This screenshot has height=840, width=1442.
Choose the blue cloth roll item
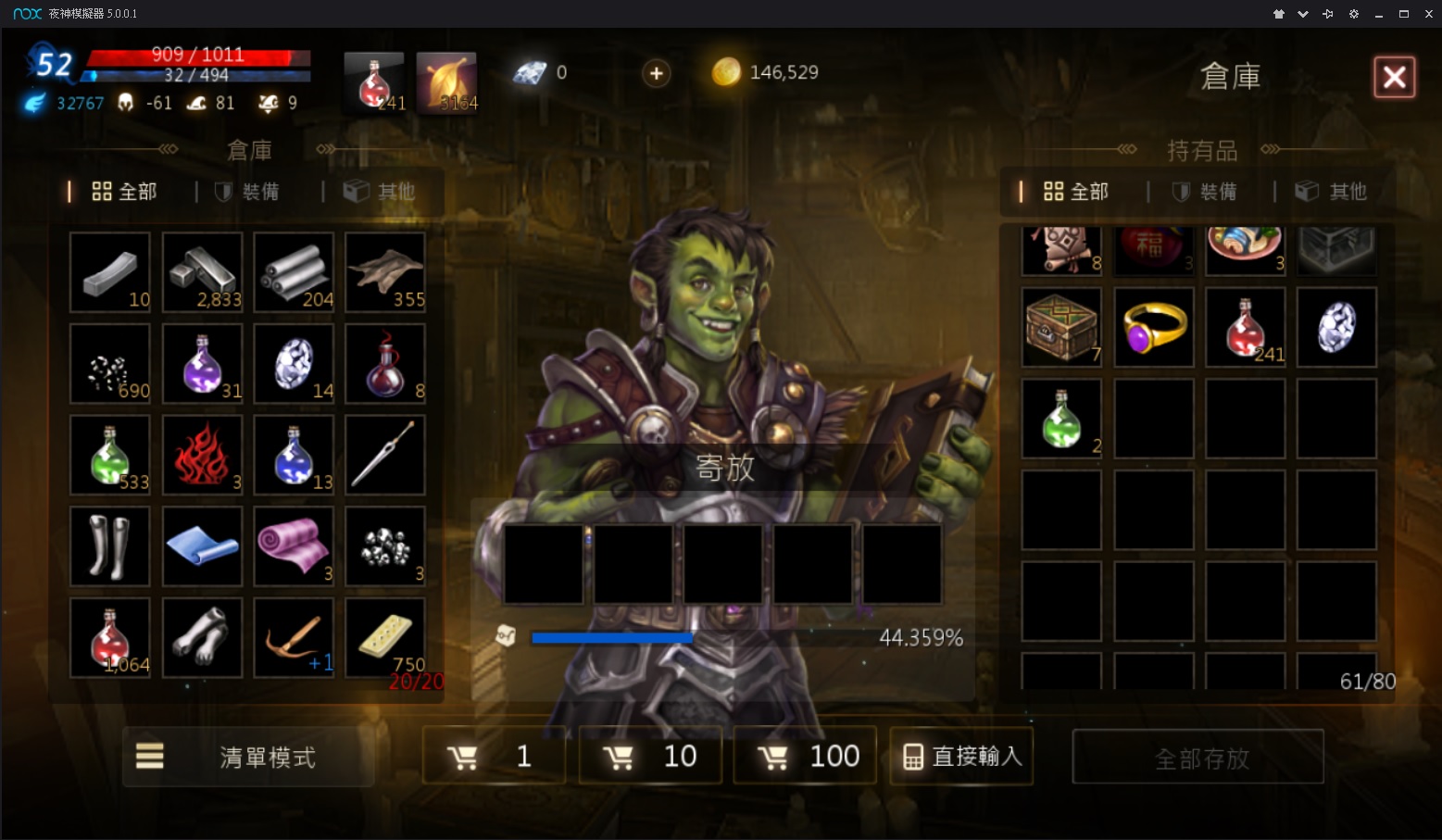click(x=202, y=546)
